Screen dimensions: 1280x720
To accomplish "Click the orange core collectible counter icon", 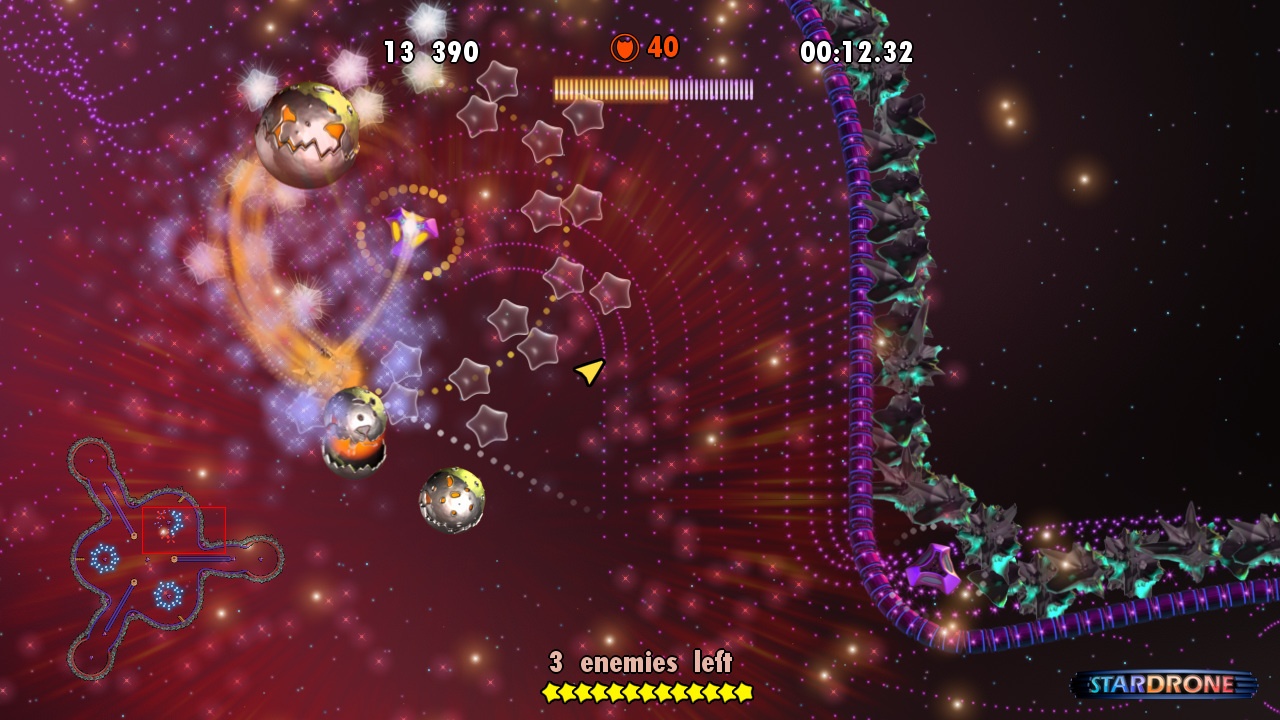I will click(623, 47).
